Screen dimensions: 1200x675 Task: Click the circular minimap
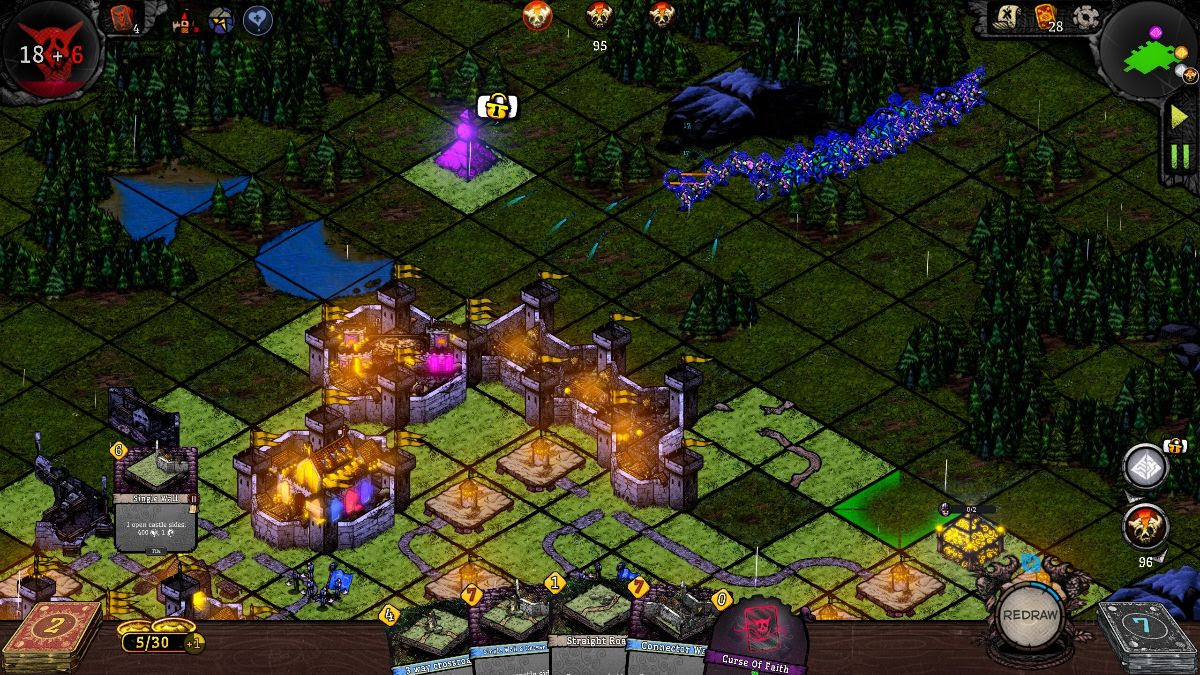(1153, 50)
